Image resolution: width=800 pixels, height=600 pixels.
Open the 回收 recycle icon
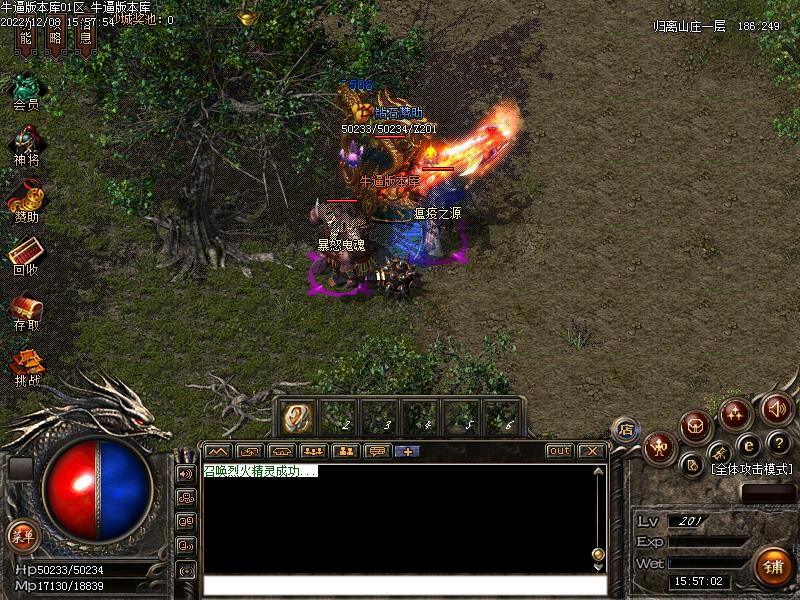(x=25, y=254)
